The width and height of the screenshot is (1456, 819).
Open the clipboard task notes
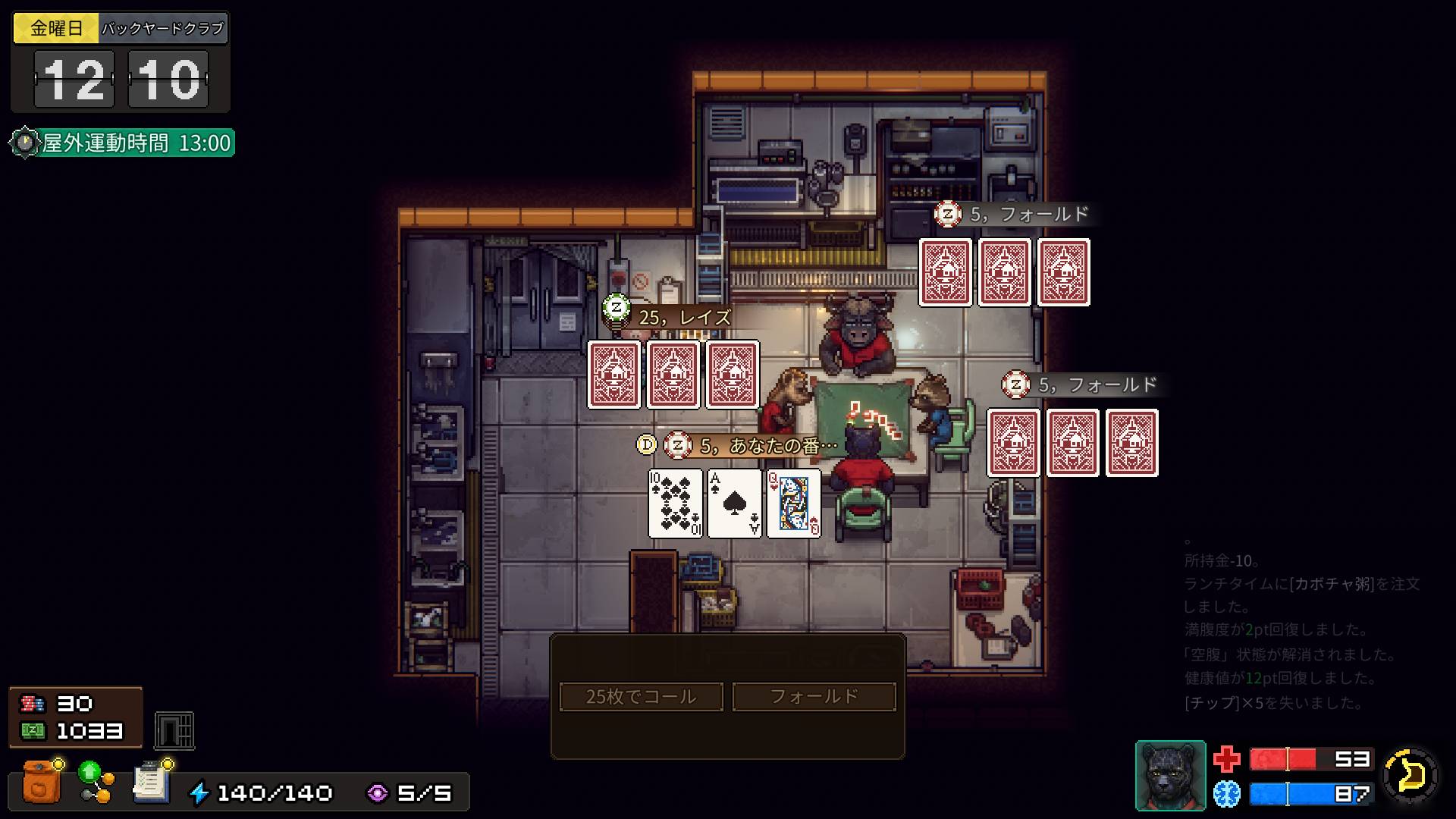(x=151, y=783)
